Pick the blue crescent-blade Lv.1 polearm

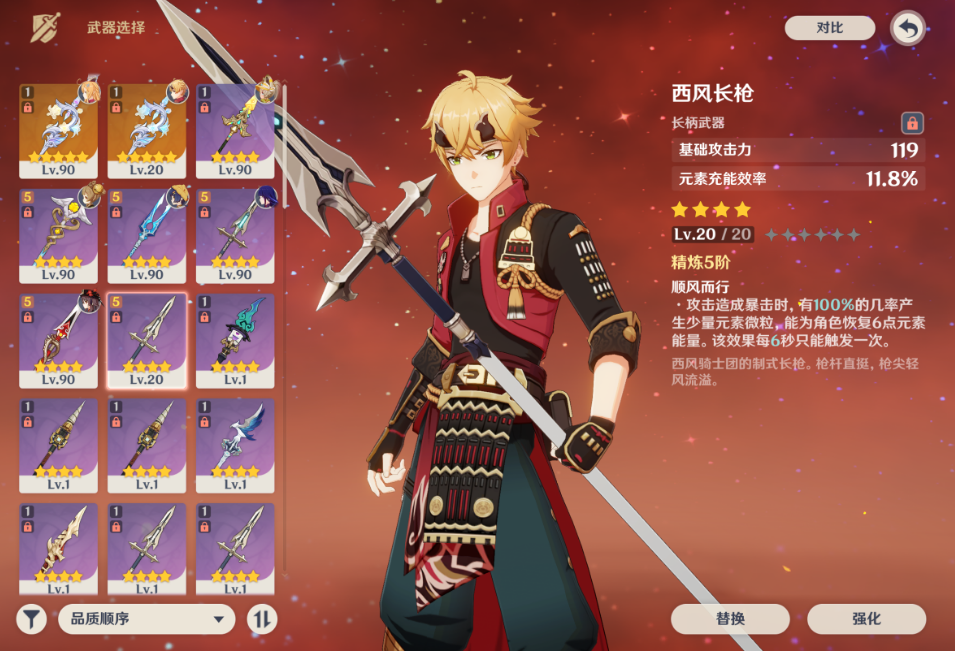tap(235, 445)
